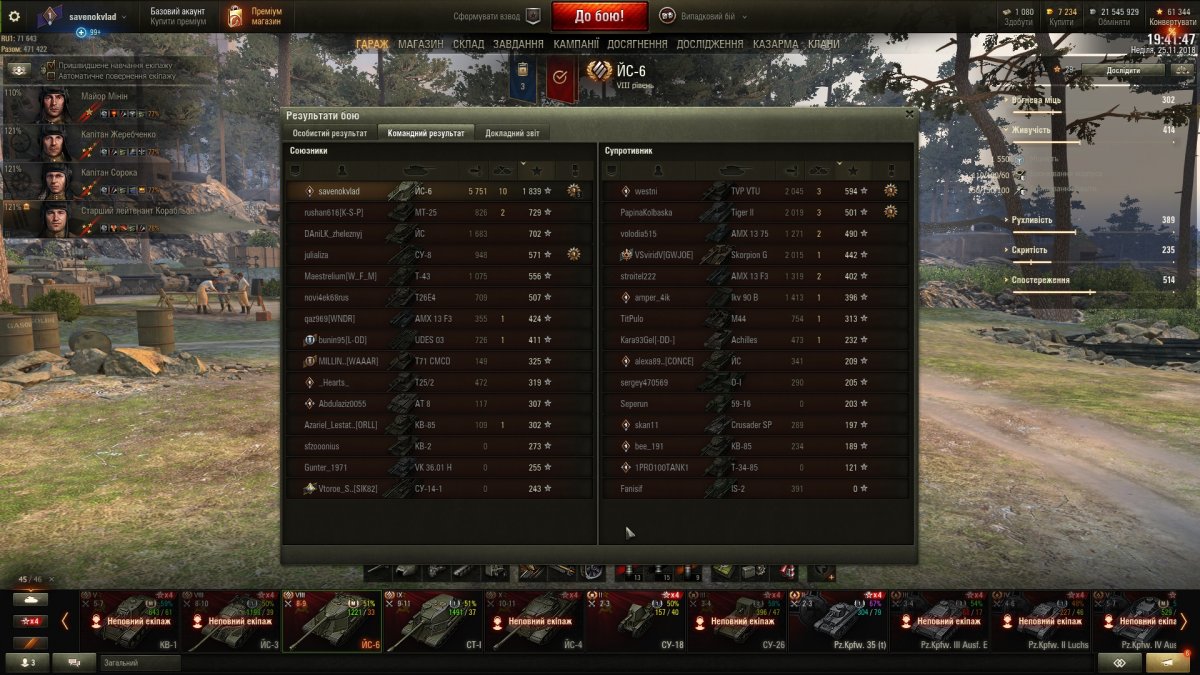Switch to the Докладний звіт tab
The width and height of the screenshot is (1200, 675).
pyautogui.click(x=512, y=133)
